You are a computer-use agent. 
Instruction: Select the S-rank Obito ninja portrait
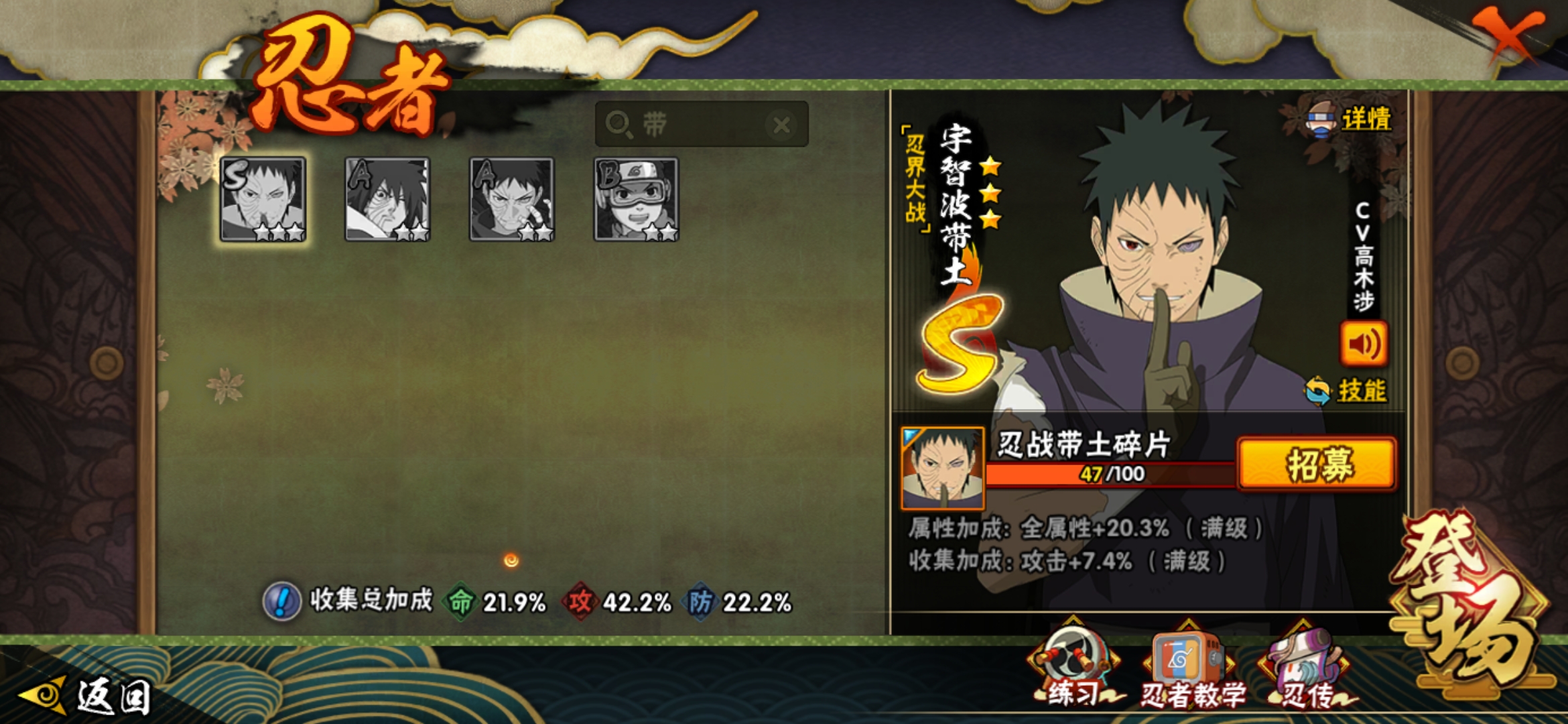pos(263,199)
